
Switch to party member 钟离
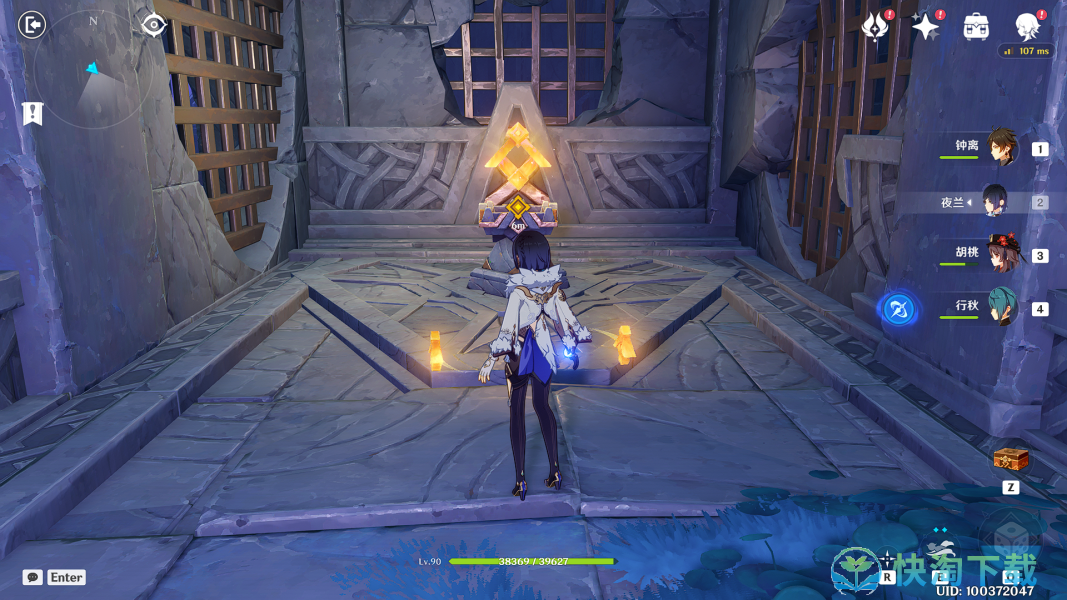[x=1001, y=147]
